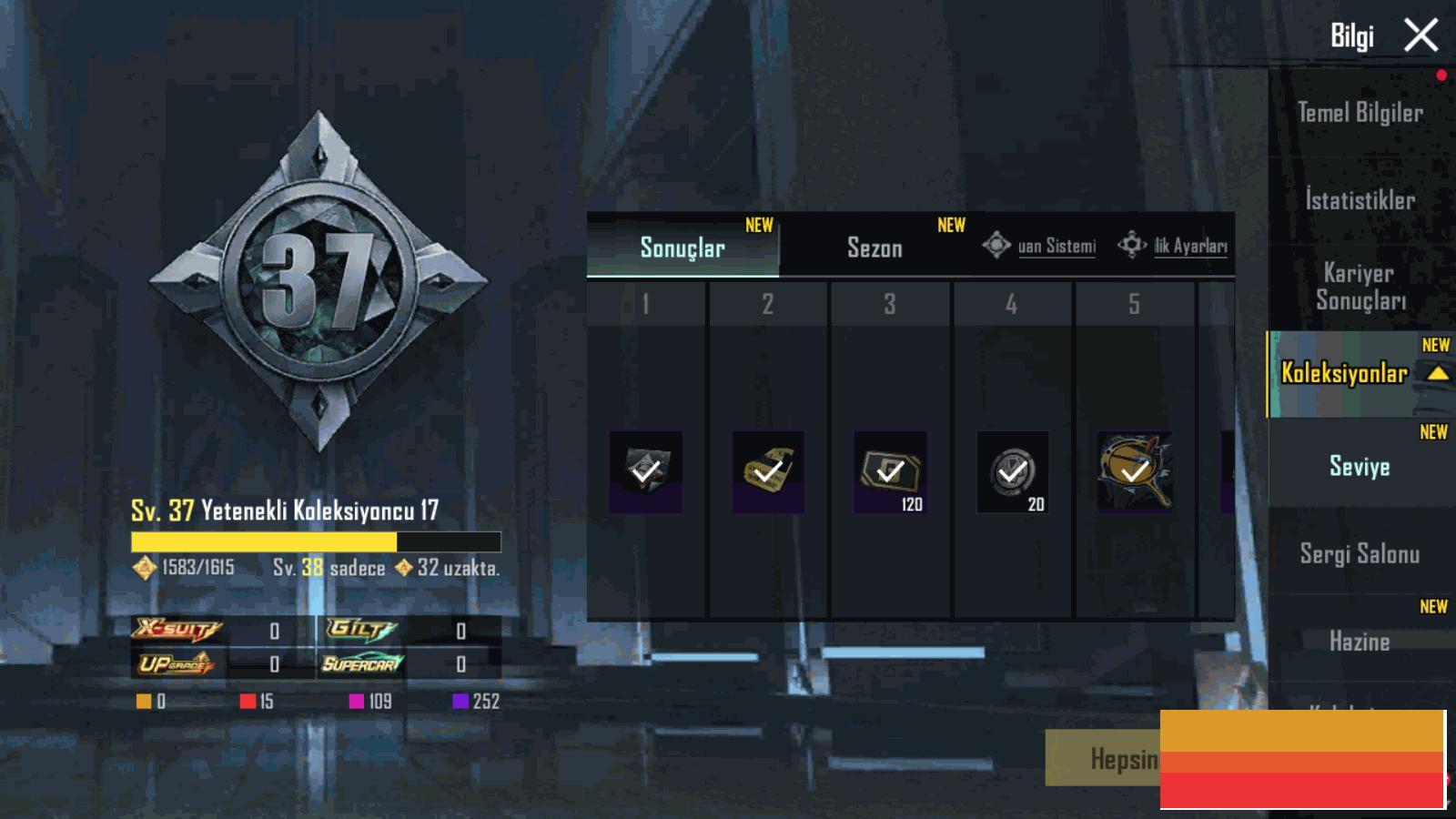
Task: Select the Seviye submenu
Action: (x=1360, y=466)
